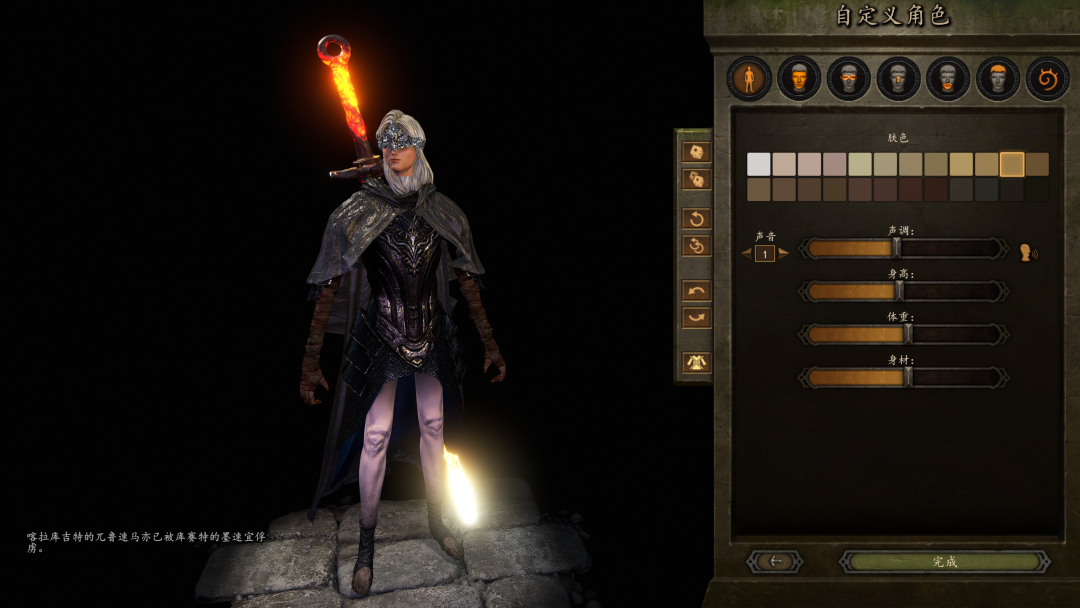The width and height of the screenshot is (1080, 608).
Task: Click the redo curved-arrow button
Action: point(696,318)
